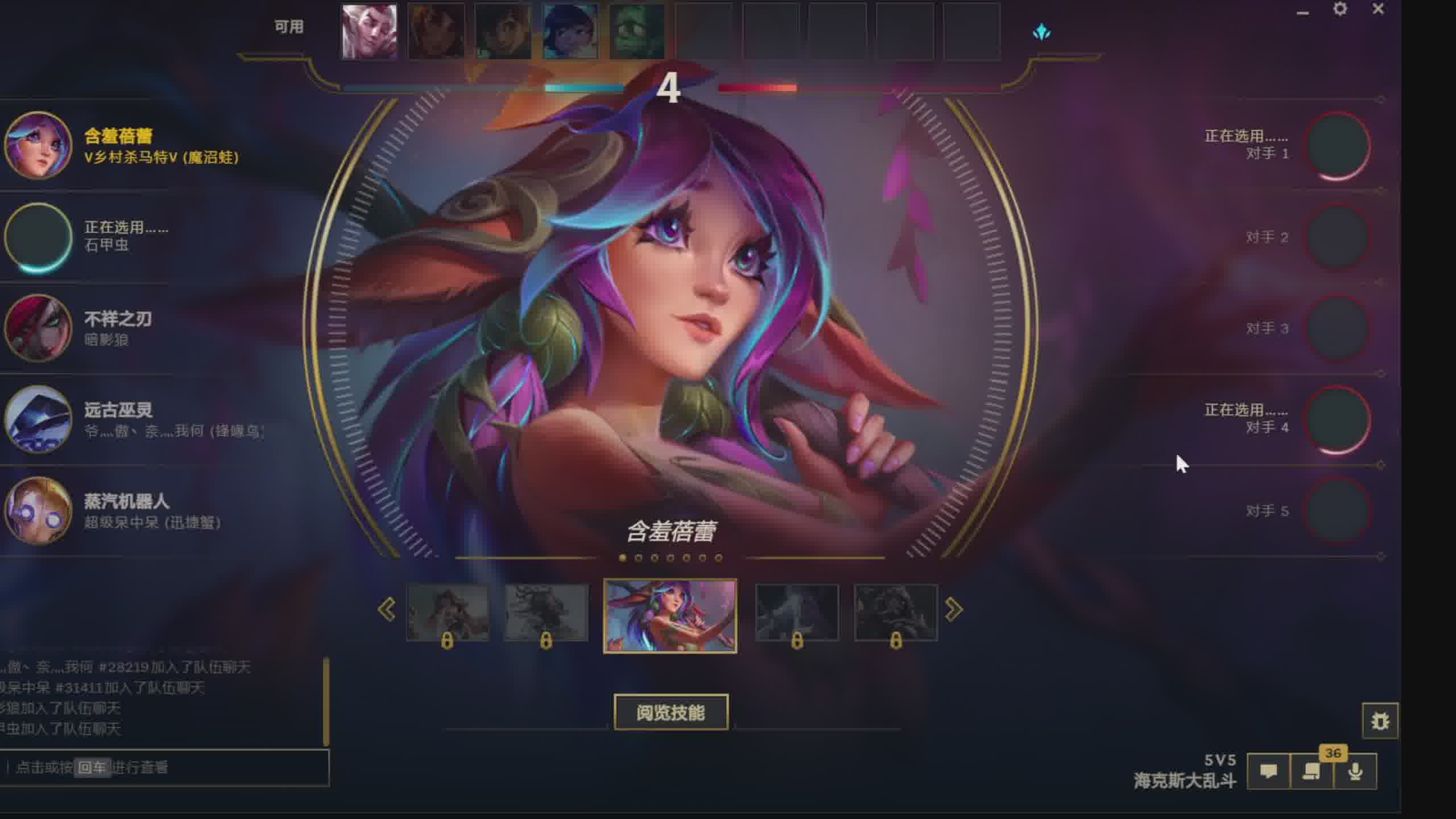The width and height of the screenshot is (1456, 819).
Task: Pick the white-haired champion from the bench
Action: pos(369,32)
